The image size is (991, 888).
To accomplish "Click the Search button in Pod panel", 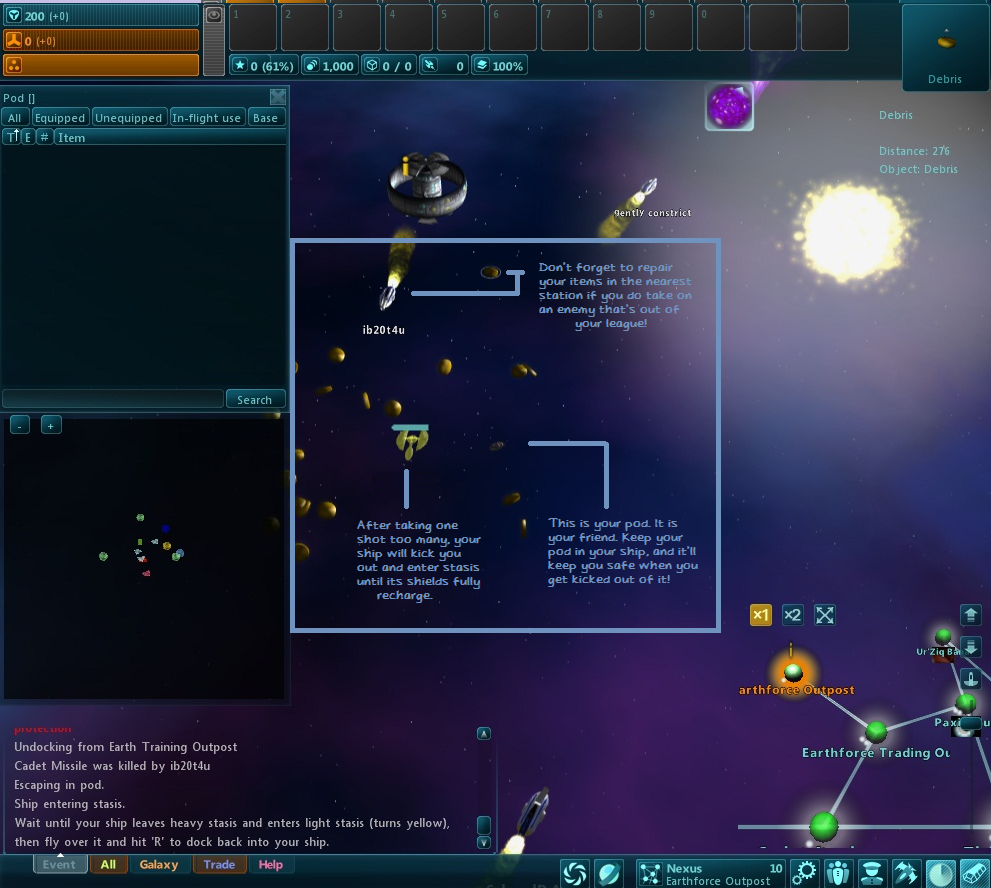I will [x=255, y=399].
